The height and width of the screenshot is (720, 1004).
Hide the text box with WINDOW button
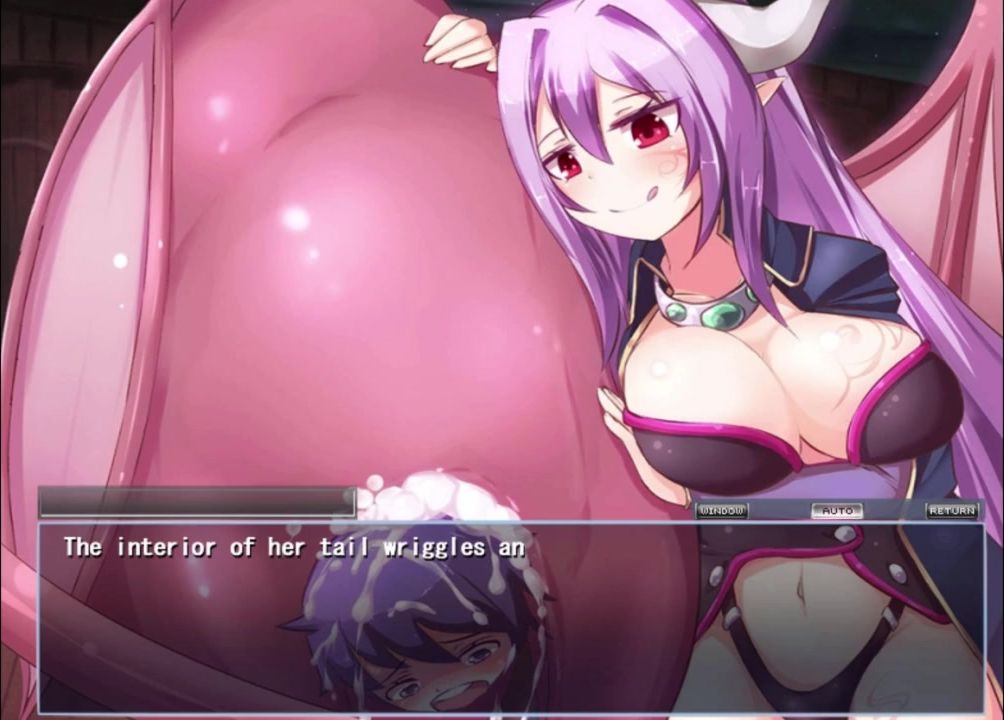(722, 510)
